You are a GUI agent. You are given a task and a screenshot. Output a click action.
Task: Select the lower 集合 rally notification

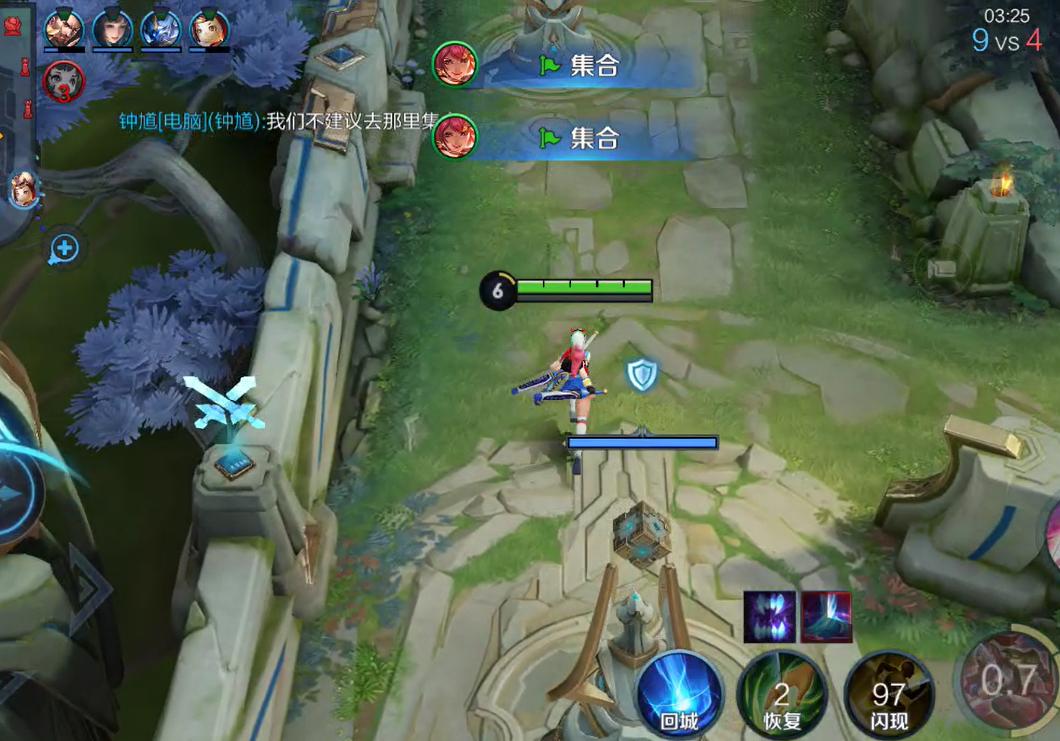[x=570, y=138]
